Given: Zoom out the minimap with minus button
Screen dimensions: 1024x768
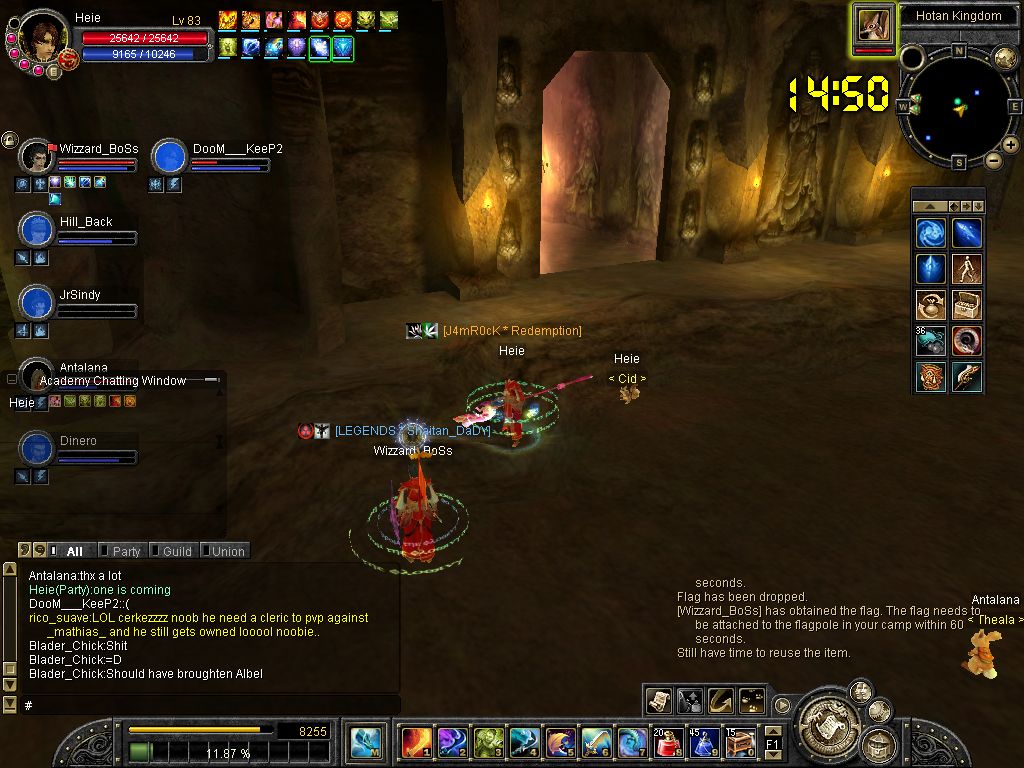Looking at the screenshot, I should (993, 160).
